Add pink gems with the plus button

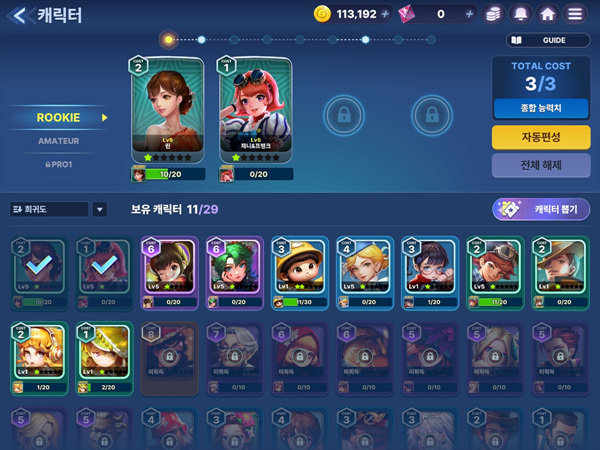click(469, 15)
